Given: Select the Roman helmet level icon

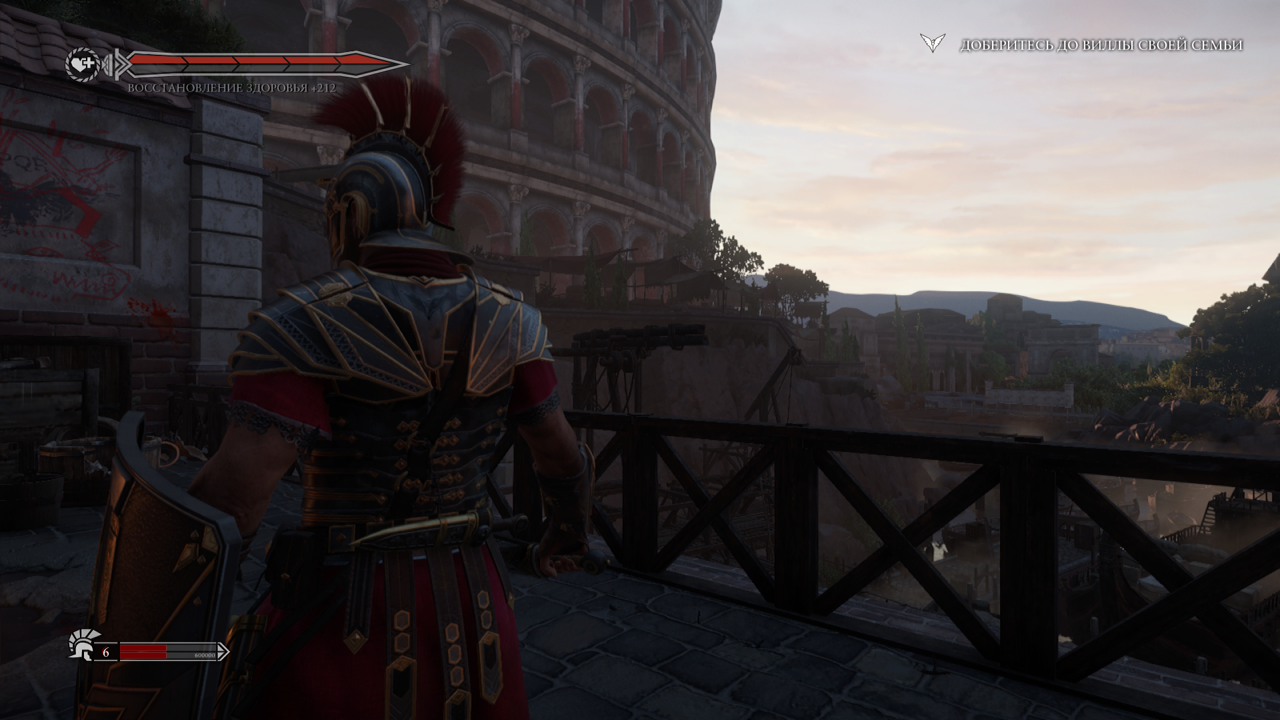Looking at the screenshot, I should click(x=81, y=644).
